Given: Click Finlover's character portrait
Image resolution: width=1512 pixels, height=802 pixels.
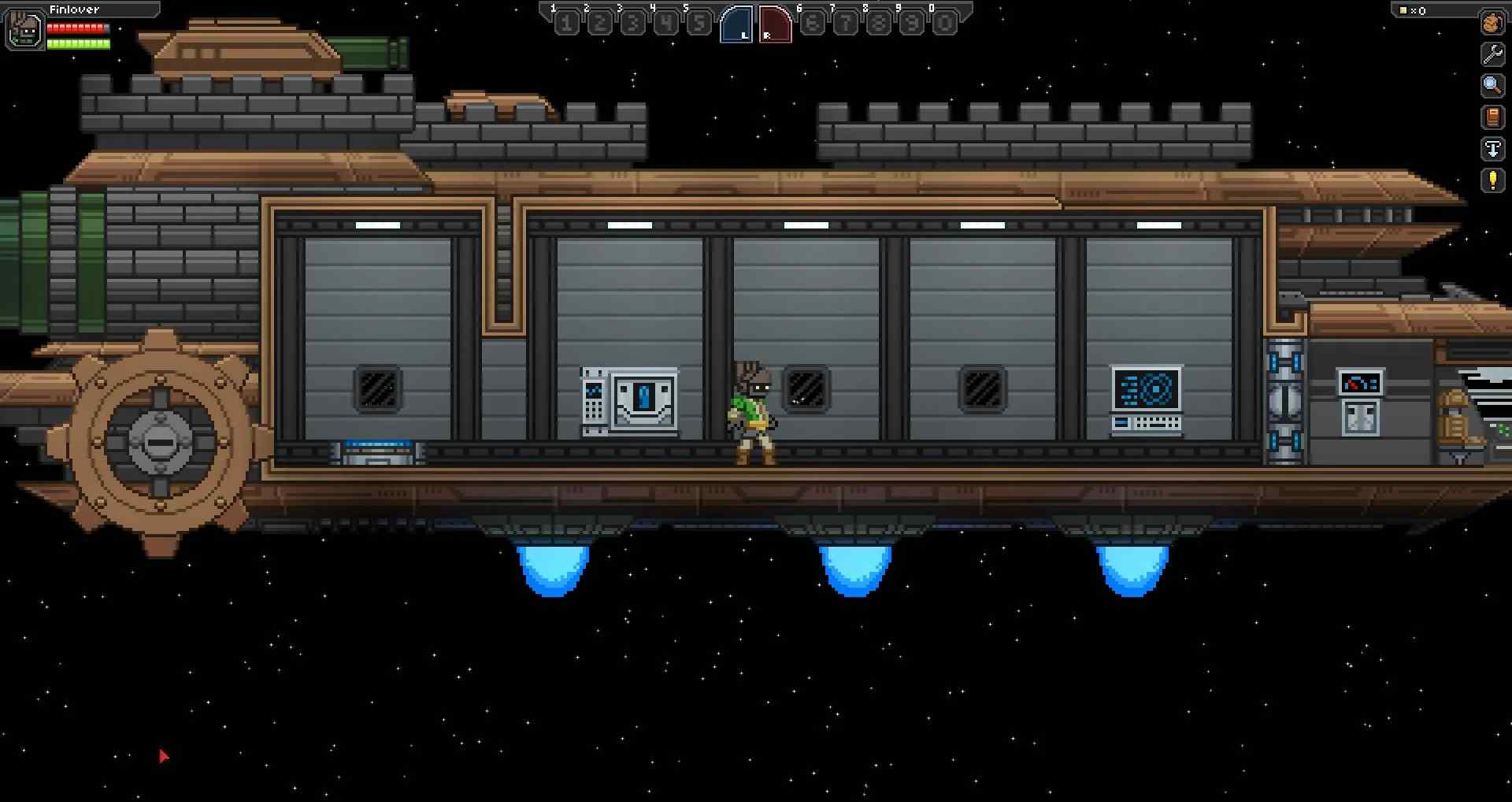Looking at the screenshot, I should coord(24,30).
